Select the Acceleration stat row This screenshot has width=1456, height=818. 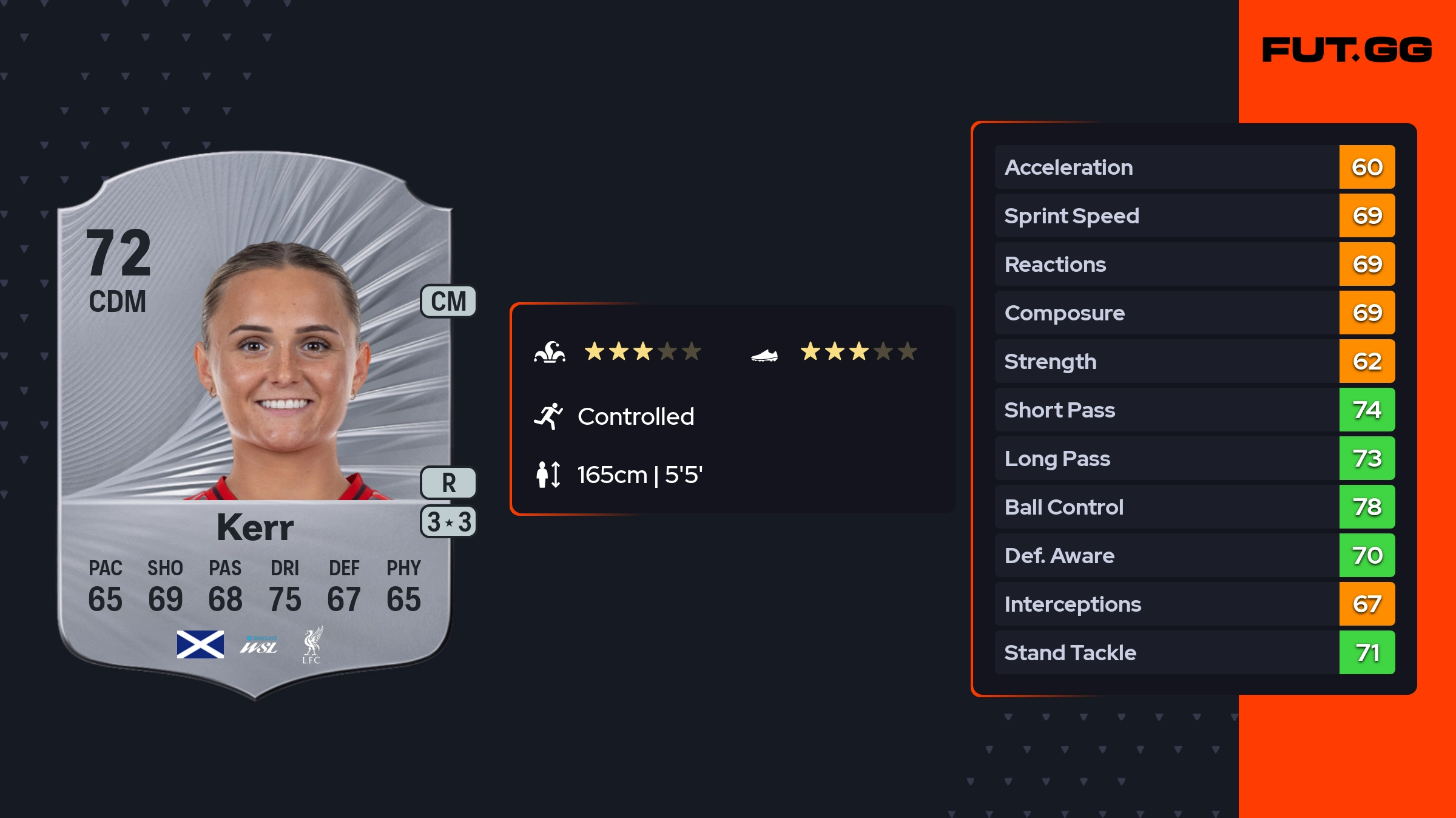[1194, 167]
